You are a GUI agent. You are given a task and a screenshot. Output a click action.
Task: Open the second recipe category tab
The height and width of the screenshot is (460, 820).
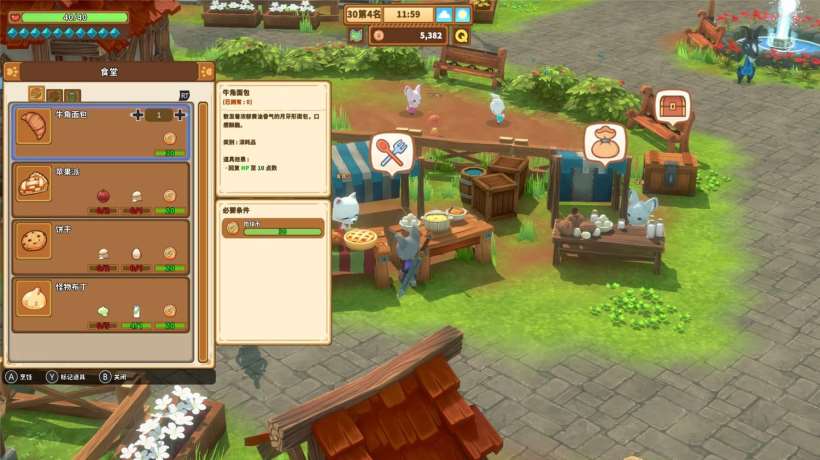point(55,95)
